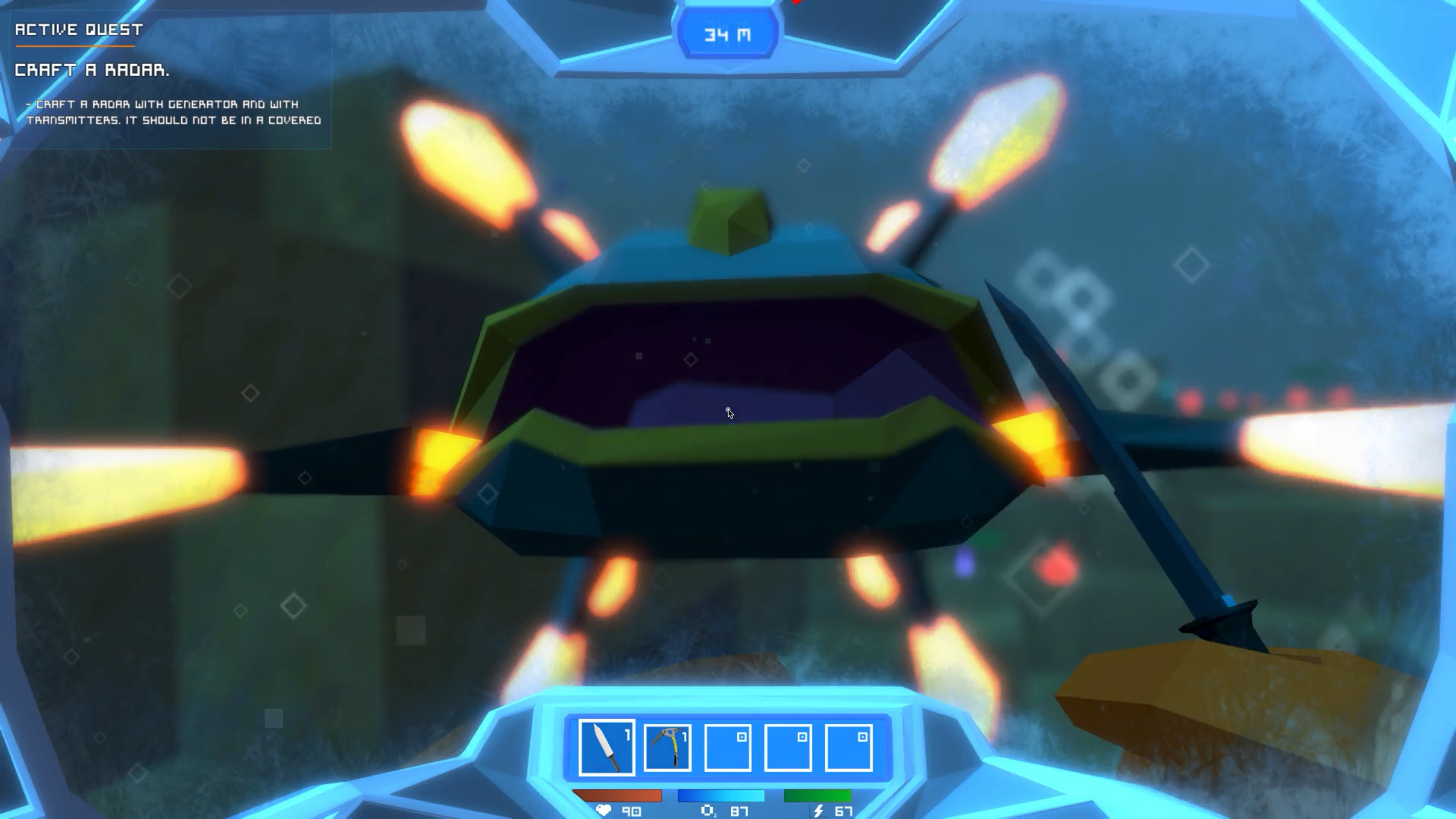Click the third empty hotbar slot icon
This screenshot has width=1456, height=819.
point(727,747)
